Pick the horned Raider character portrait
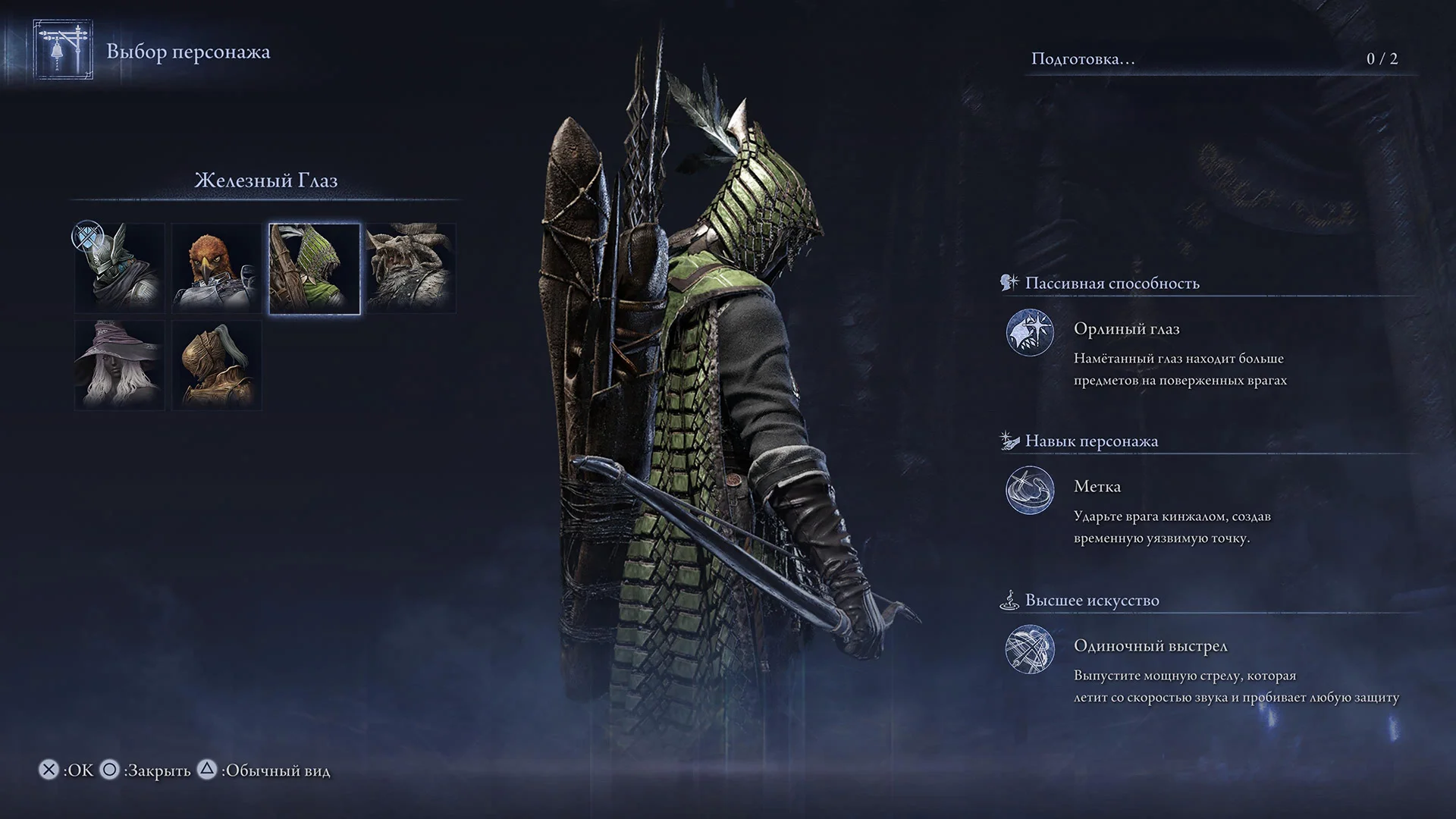 [x=411, y=268]
